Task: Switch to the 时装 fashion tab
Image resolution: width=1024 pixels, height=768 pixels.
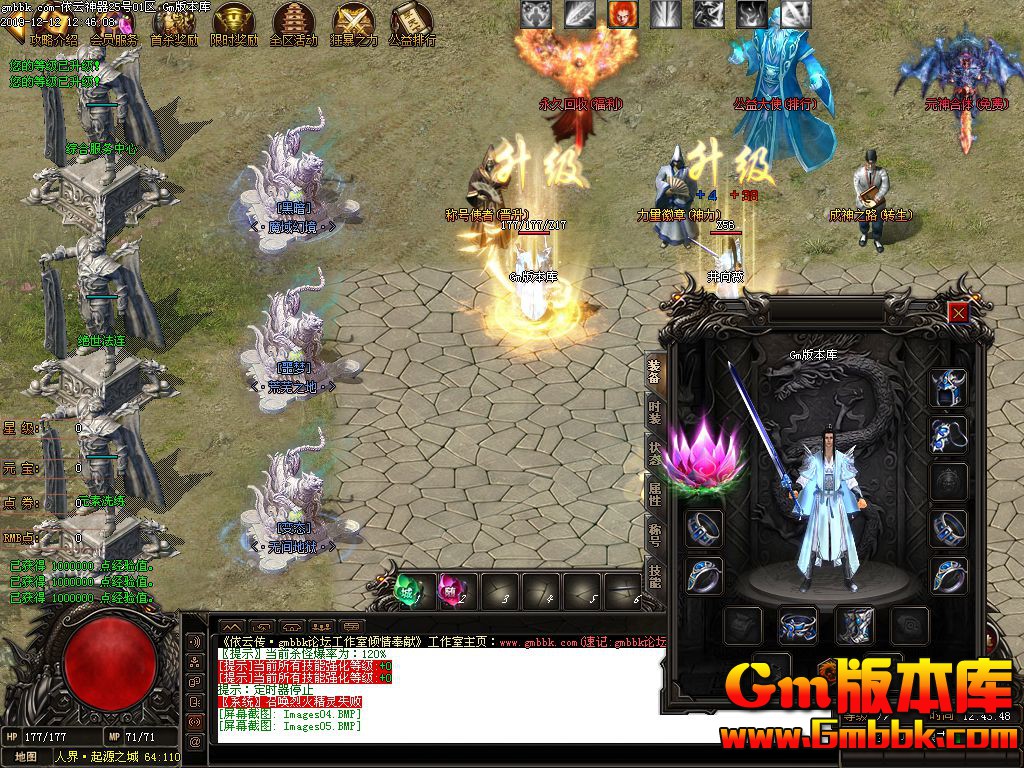Action: (654, 412)
